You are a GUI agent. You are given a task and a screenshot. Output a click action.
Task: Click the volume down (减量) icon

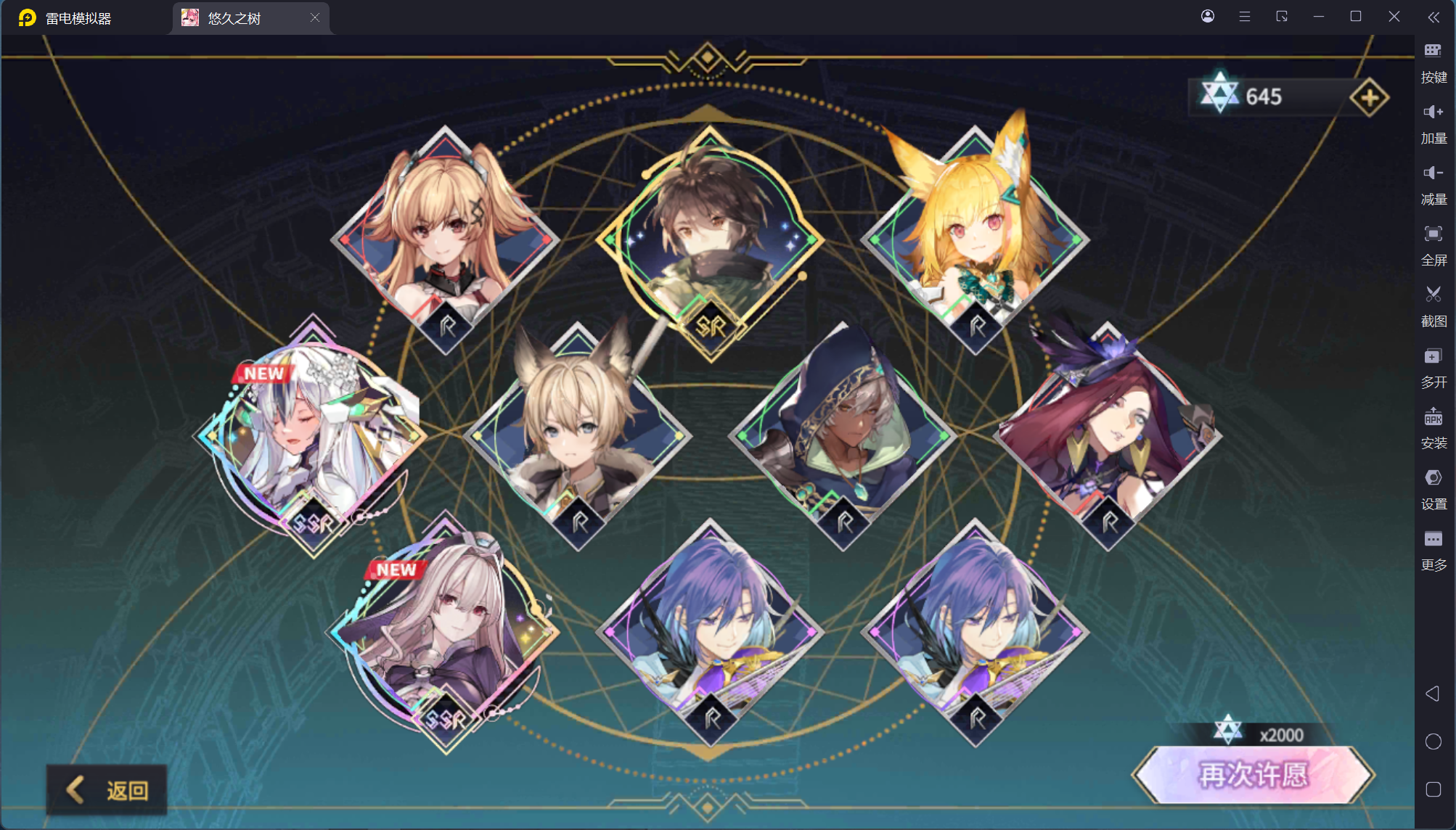click(1433, 173)
